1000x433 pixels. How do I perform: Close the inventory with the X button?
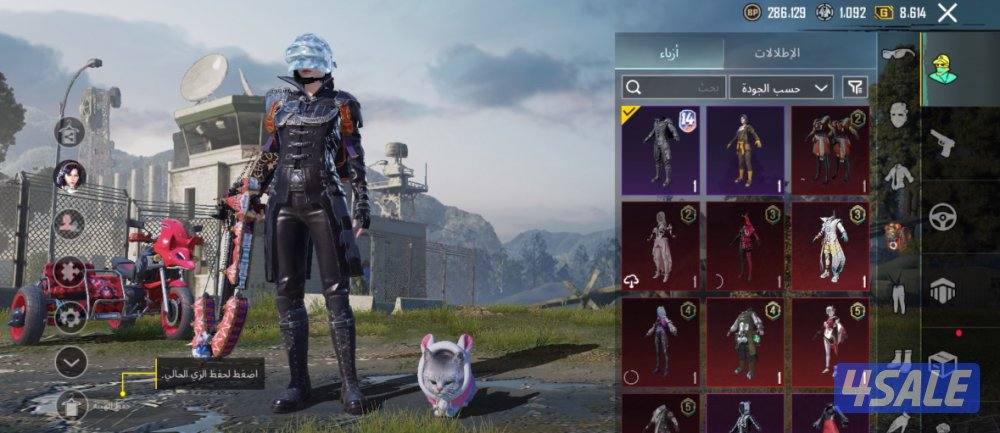[947, 13]
